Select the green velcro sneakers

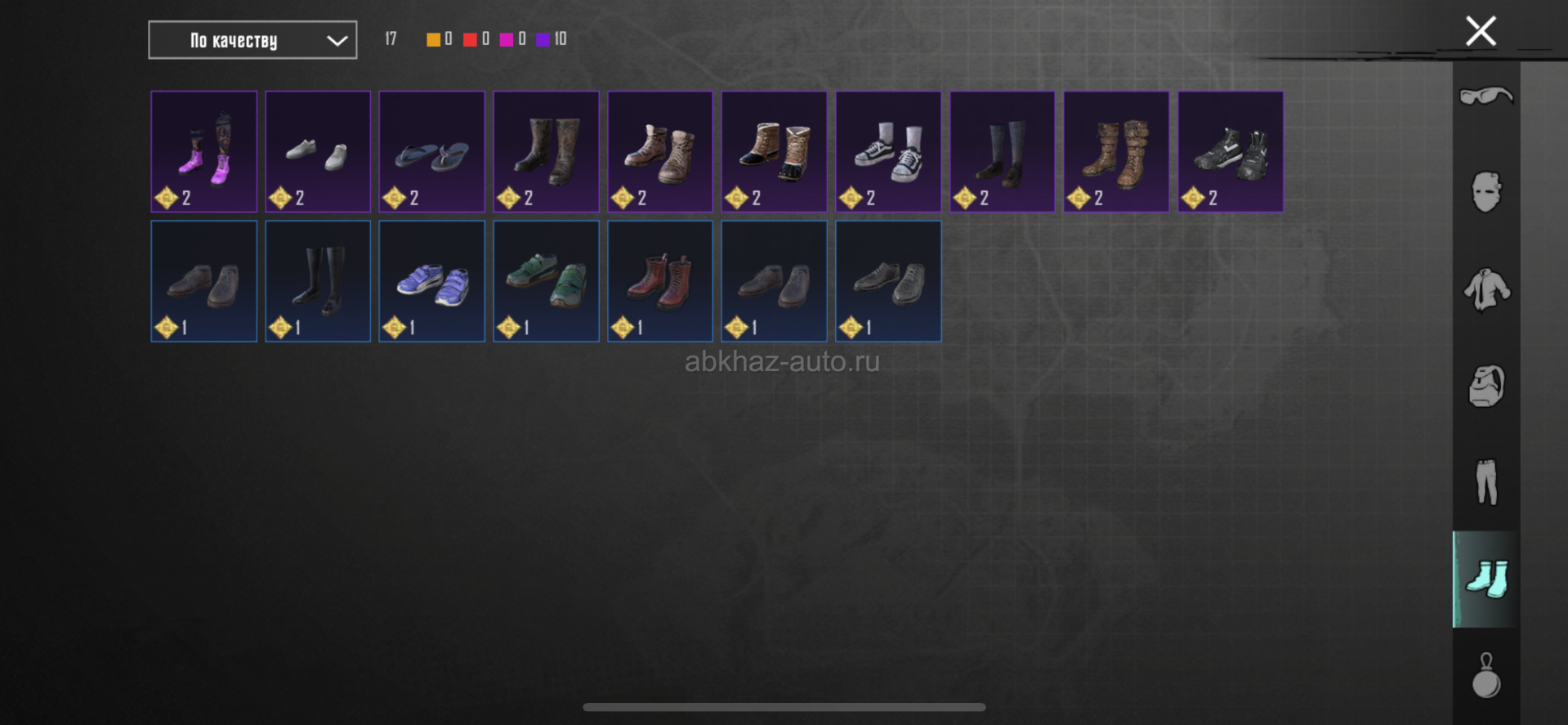[x=546, y=281]
